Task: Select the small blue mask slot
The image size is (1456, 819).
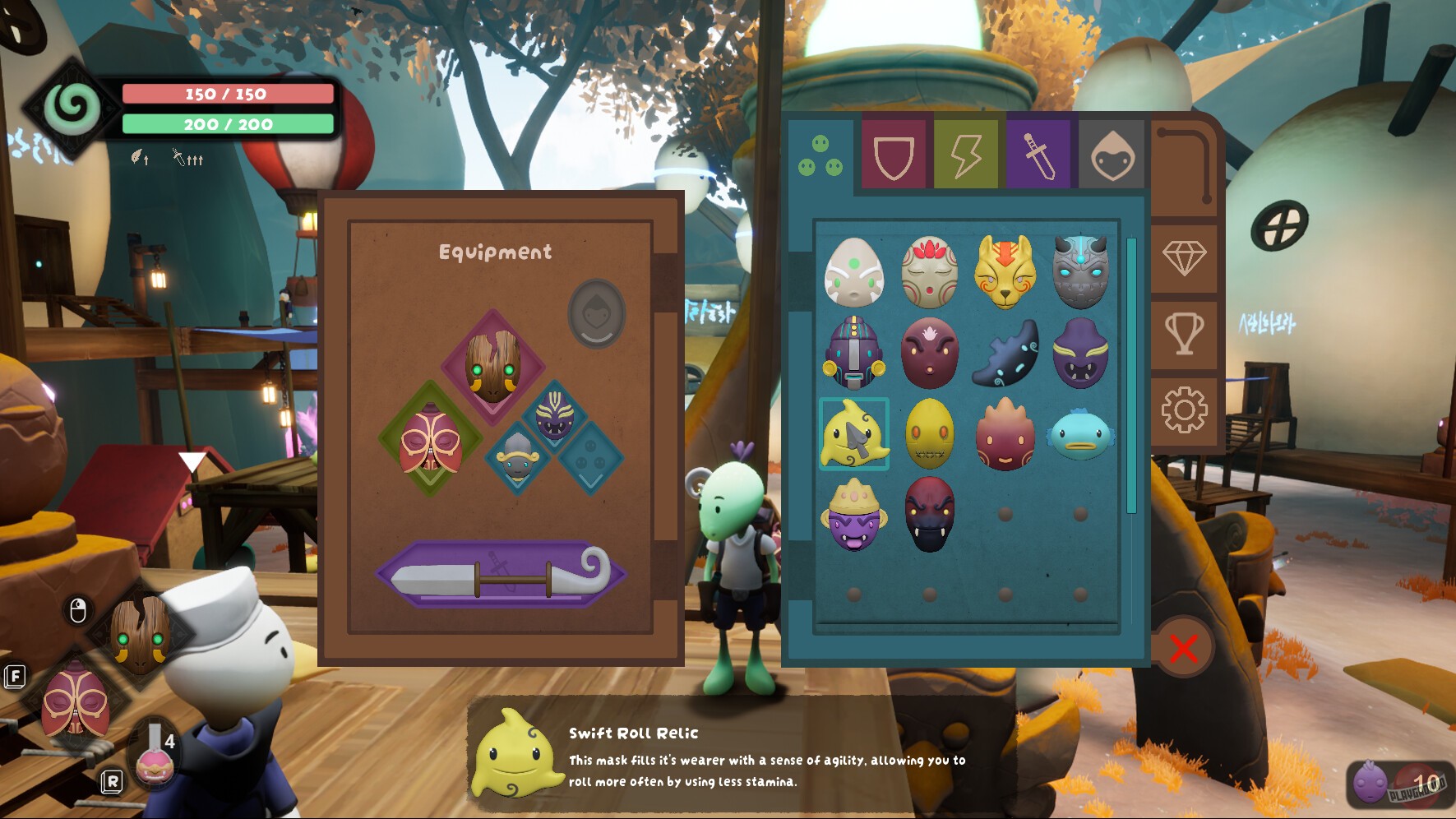Action: pos(518,460)
